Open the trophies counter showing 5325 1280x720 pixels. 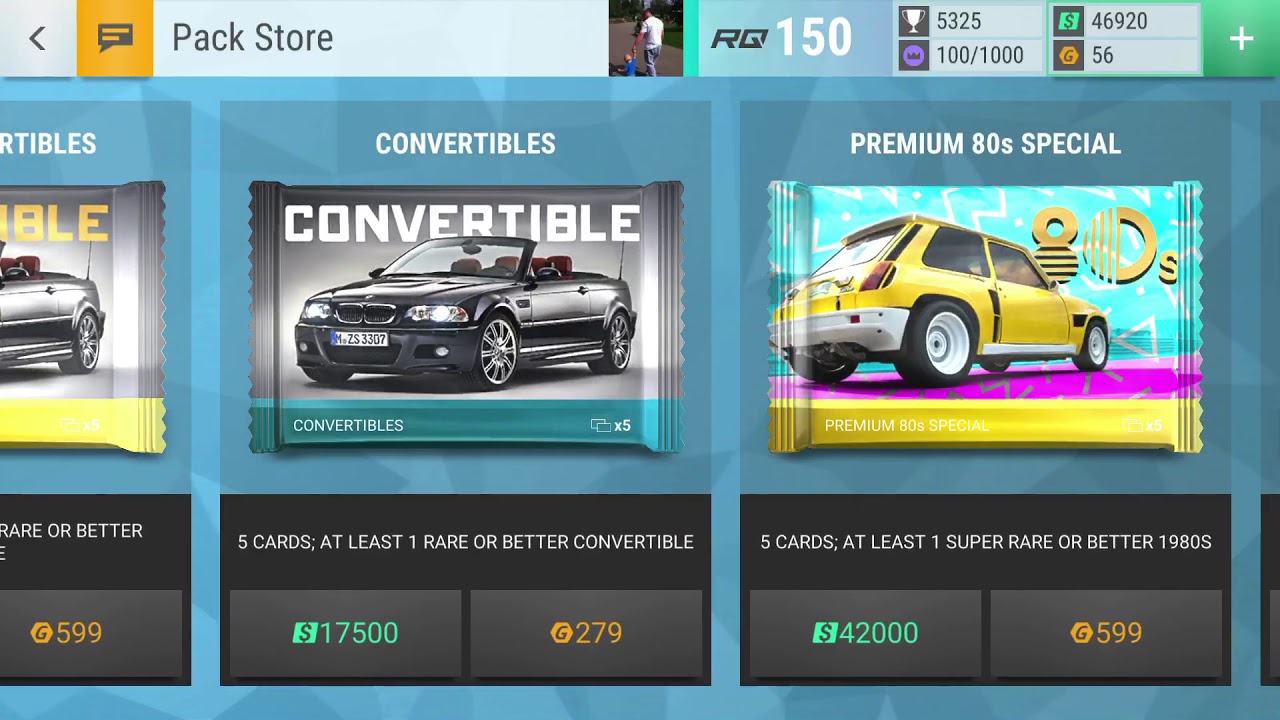(x=968, y=21)
